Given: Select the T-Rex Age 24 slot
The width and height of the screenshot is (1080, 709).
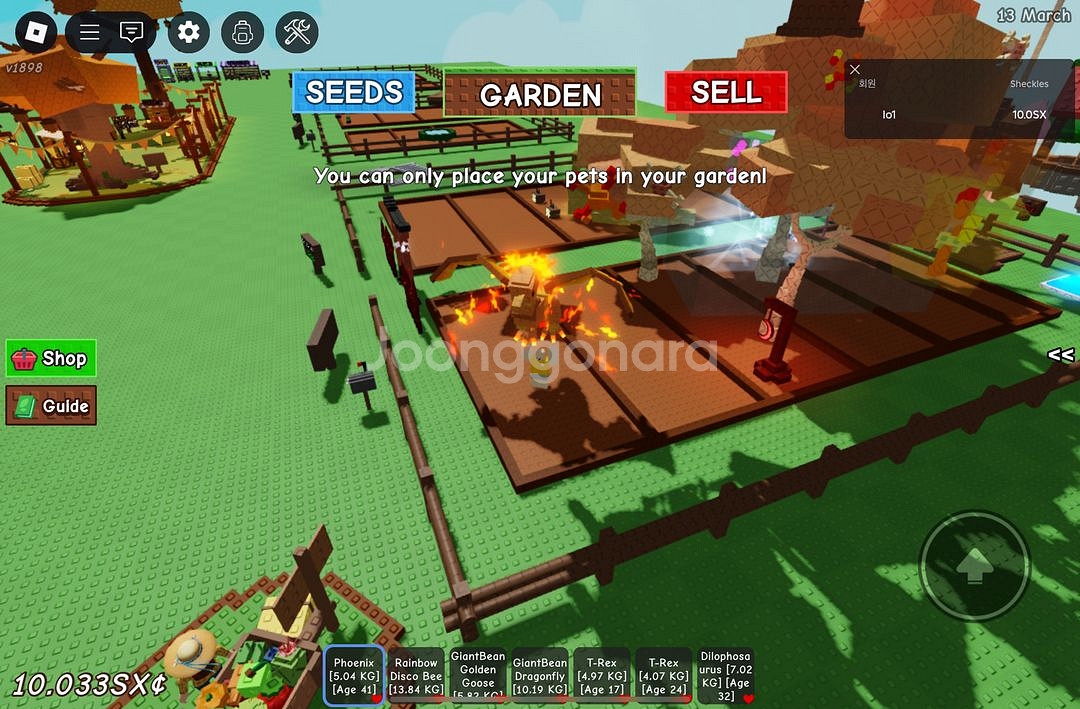Looking at the screenshot, I should pos(664,676).
